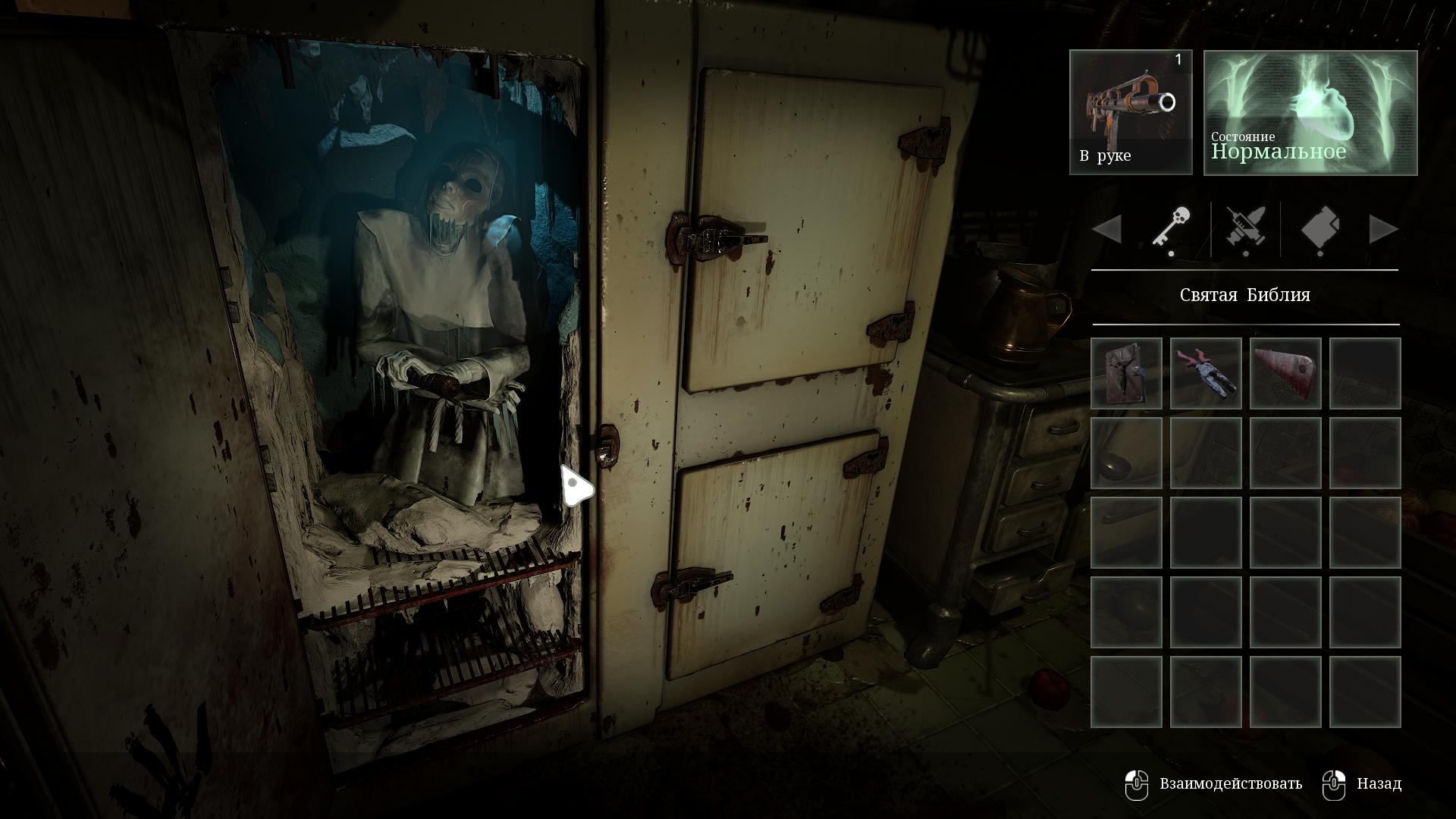Open the syringe and bullet consumables tab
1456x819 pixels.
point(1245,228)
